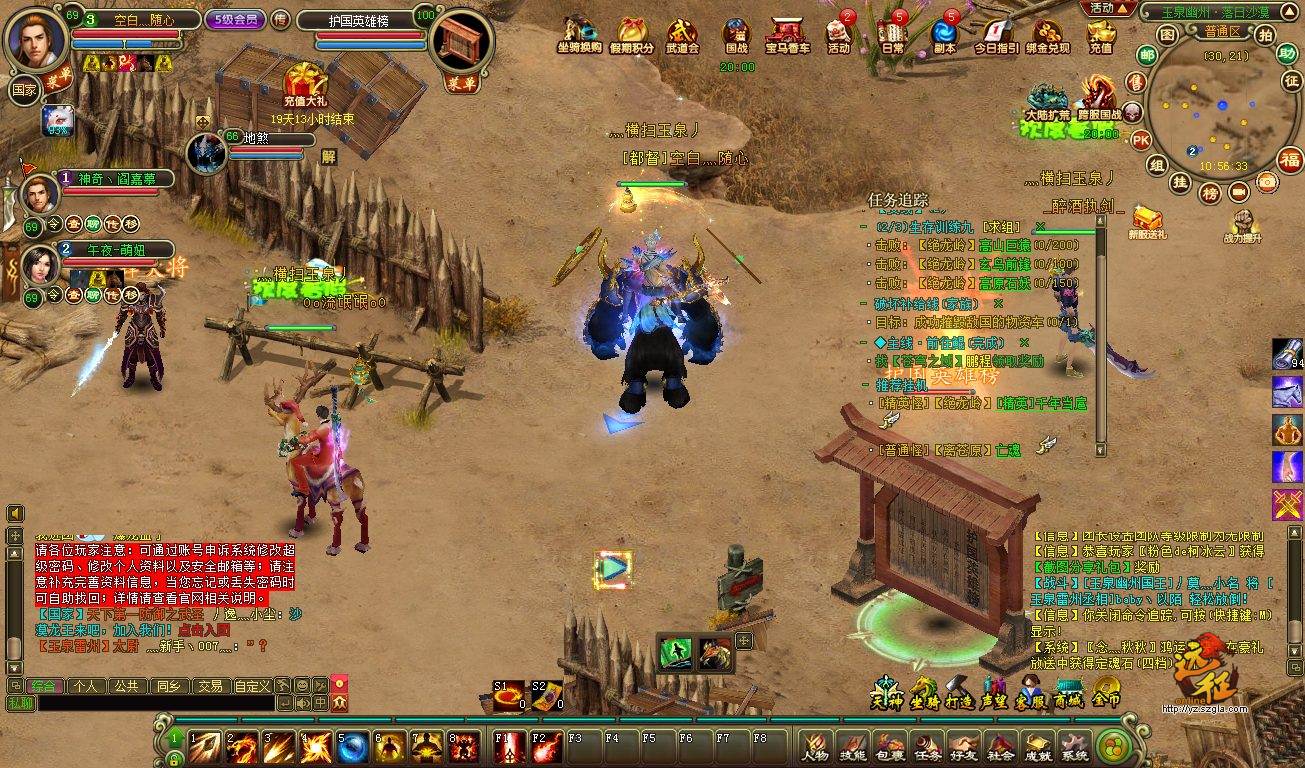Open the 系统 system menu
The height and width of the screenshot is (768, 1305).
pyautogui.click(x=1074, y=746)
